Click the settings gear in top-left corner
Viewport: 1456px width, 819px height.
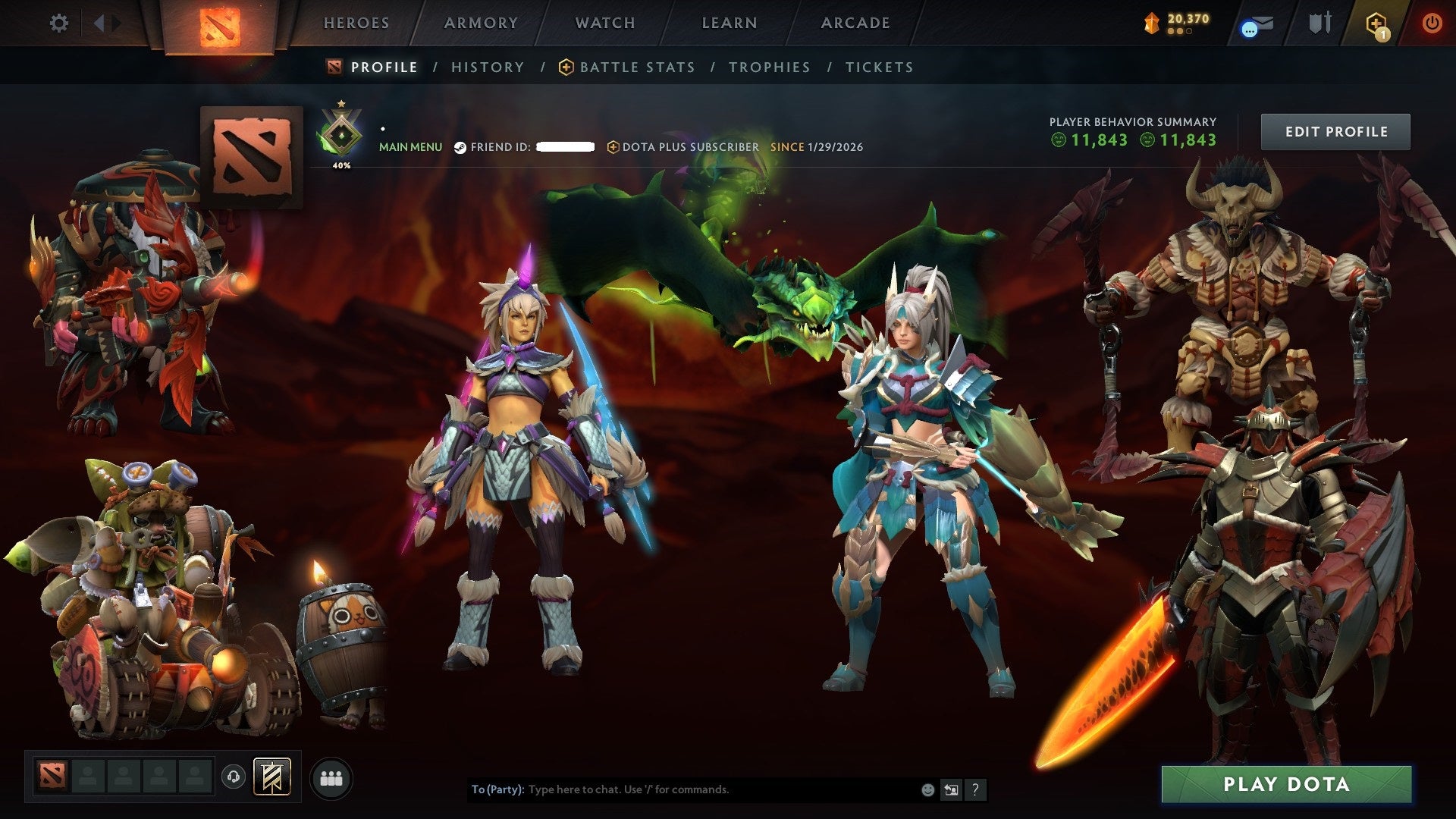[59, 24]
